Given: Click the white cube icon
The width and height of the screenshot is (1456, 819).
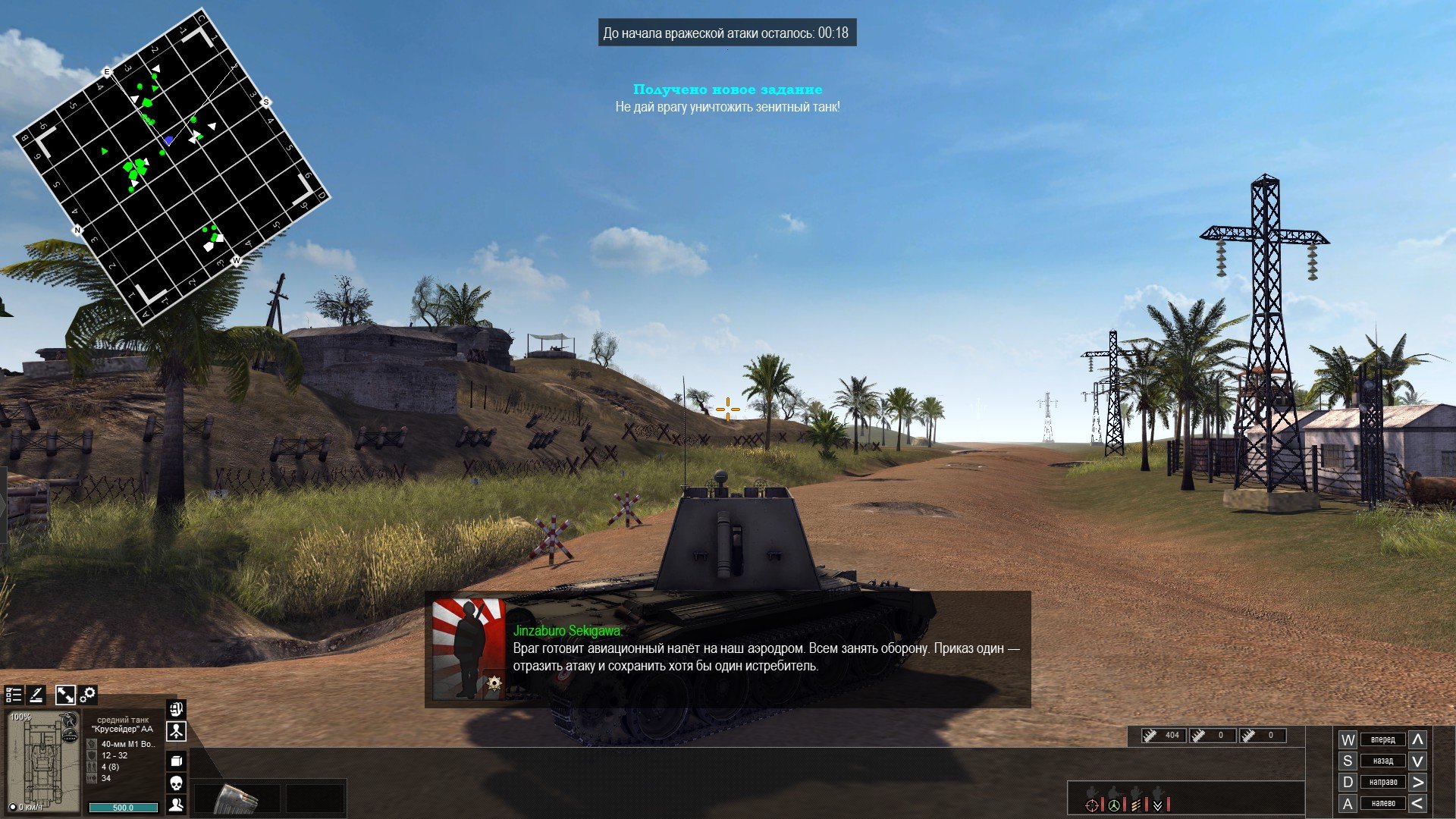Looking at the screenshot, I should (176, 761).
